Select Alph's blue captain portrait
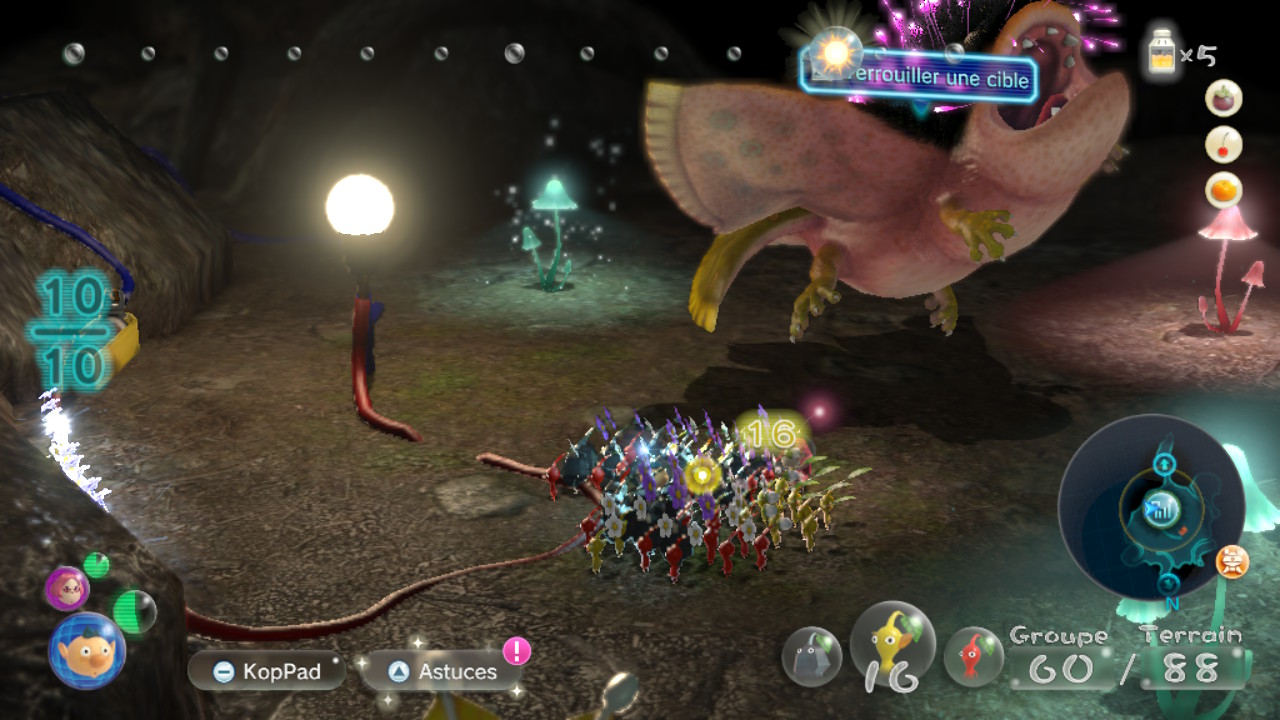The width and height of the screenshot is (1280, 720). click(87, 650)
